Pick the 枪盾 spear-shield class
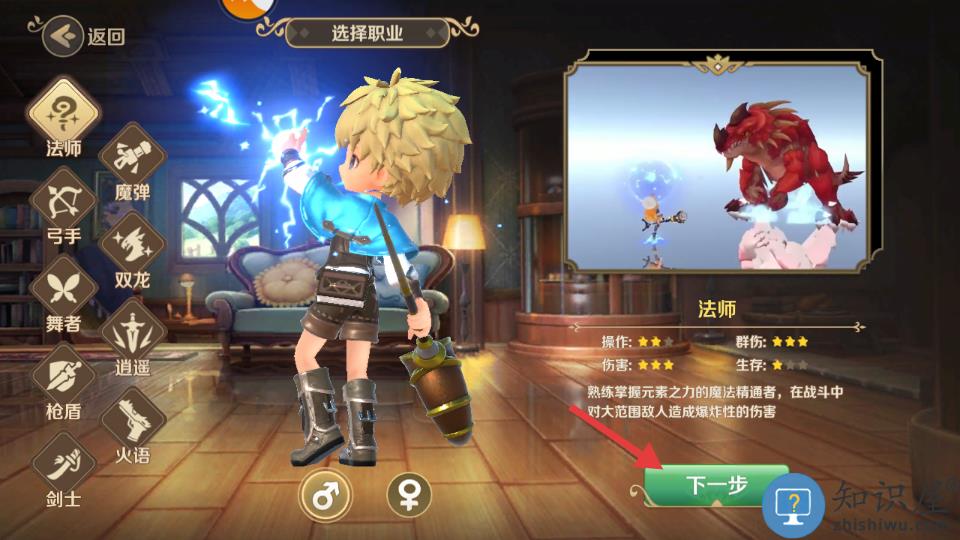Viewport: 960px width, 540px height. tap(63, 376)
